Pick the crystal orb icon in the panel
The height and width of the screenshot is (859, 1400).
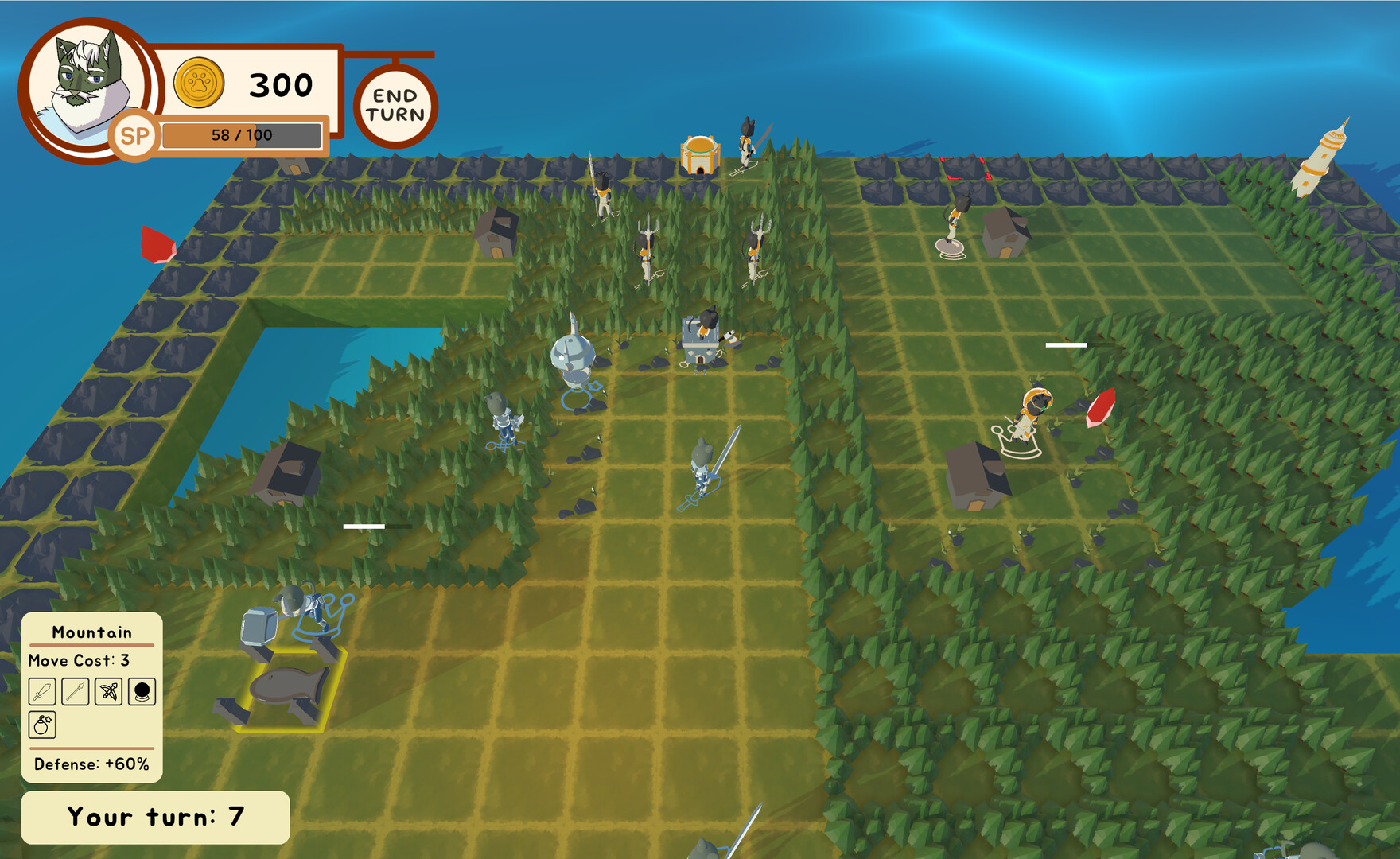(142, 691)
